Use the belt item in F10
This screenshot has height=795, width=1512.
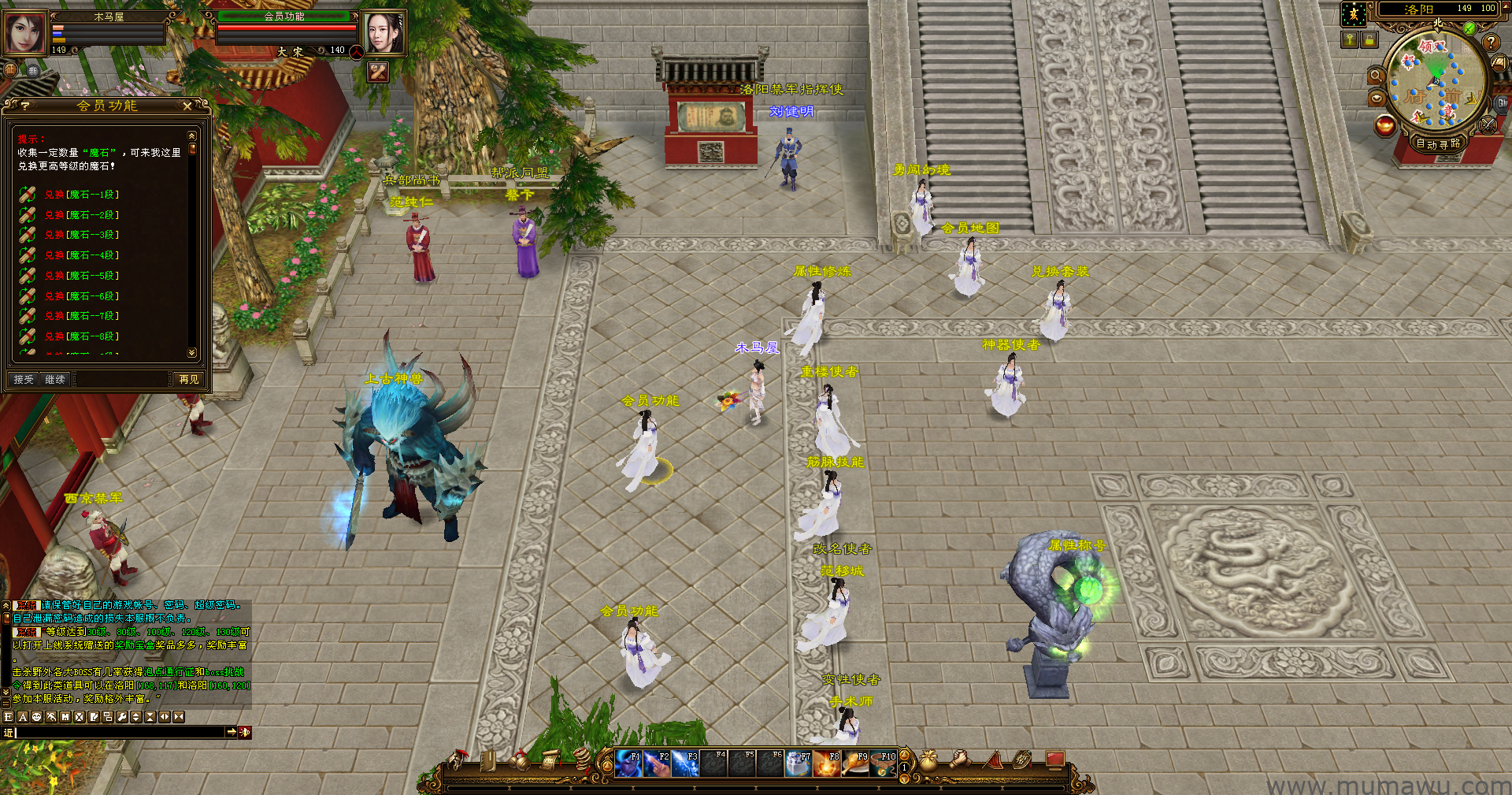tap(883, 763)
